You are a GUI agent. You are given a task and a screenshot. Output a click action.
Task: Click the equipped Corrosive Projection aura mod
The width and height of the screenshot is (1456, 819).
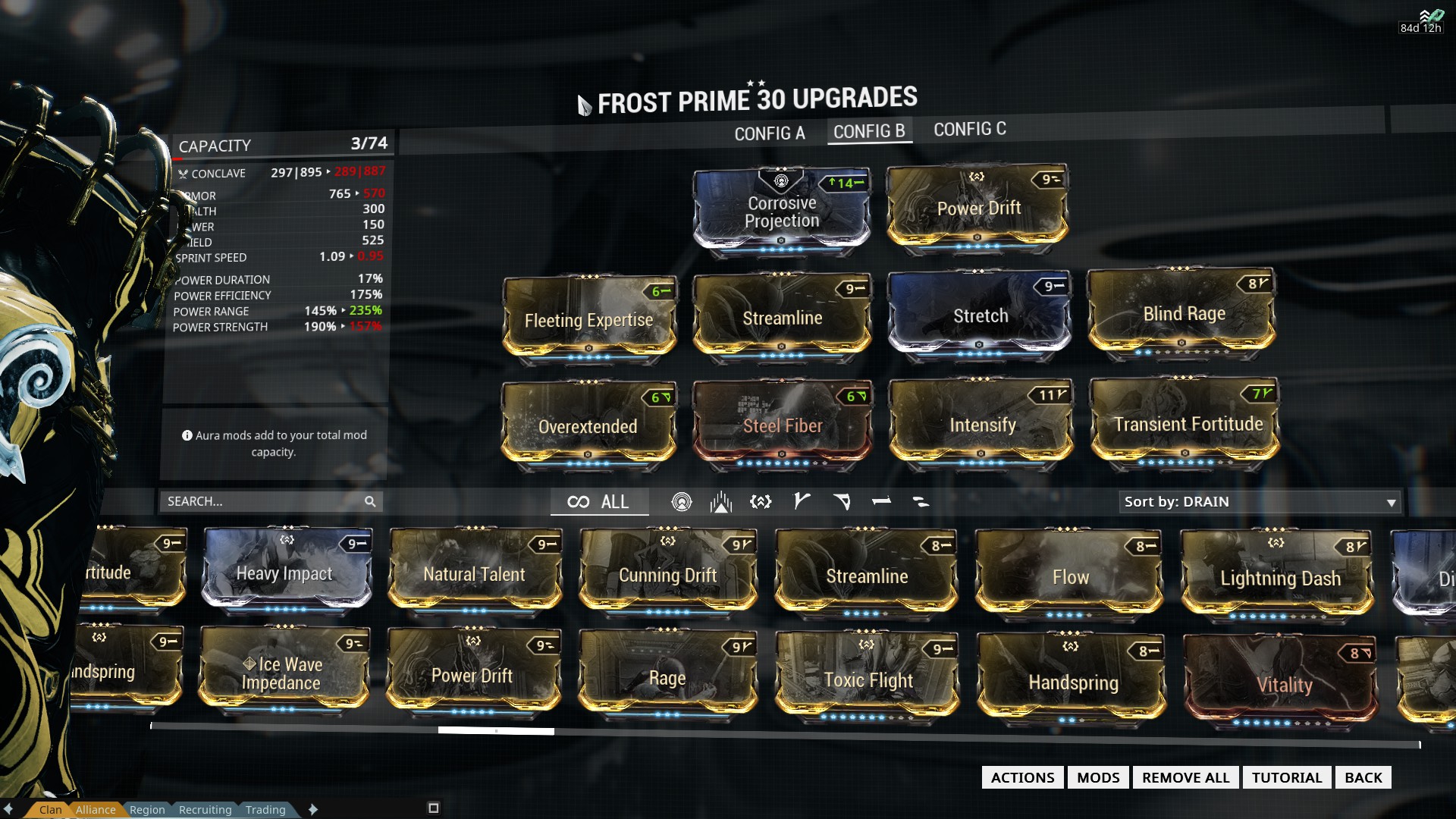(782, 210)
